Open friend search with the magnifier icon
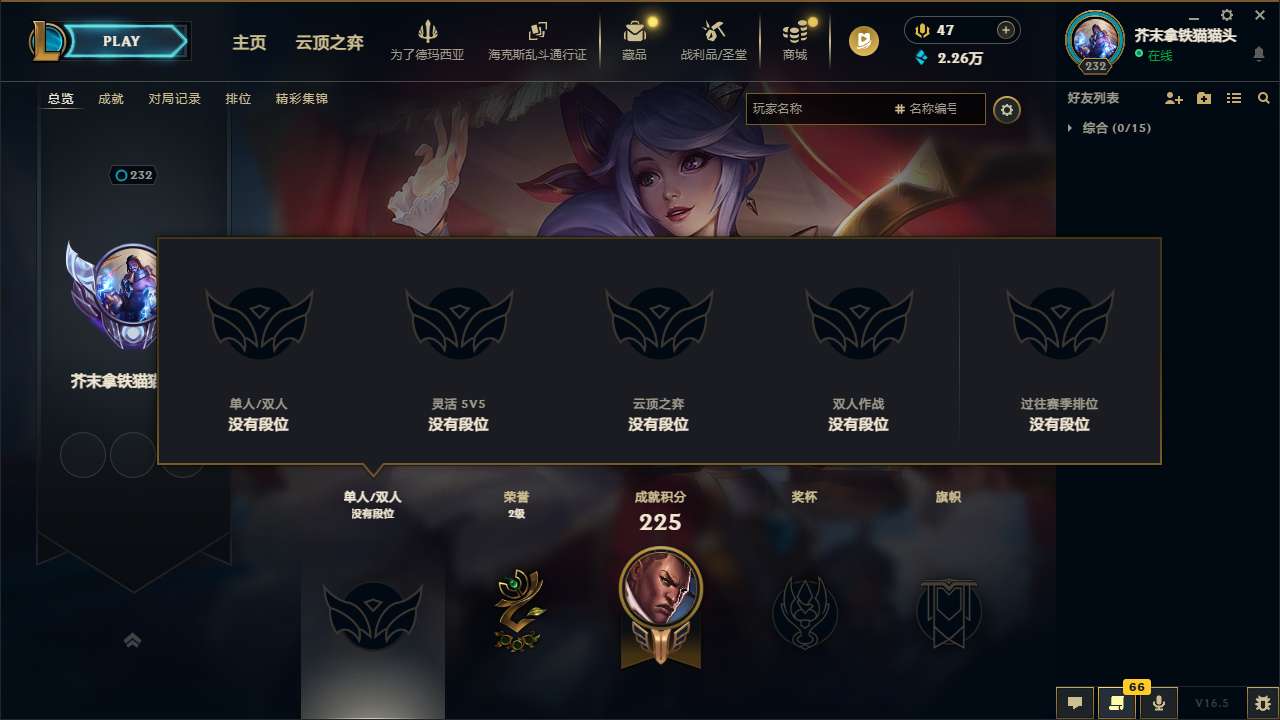The image size is (1280, 720). pos(1263,98)
